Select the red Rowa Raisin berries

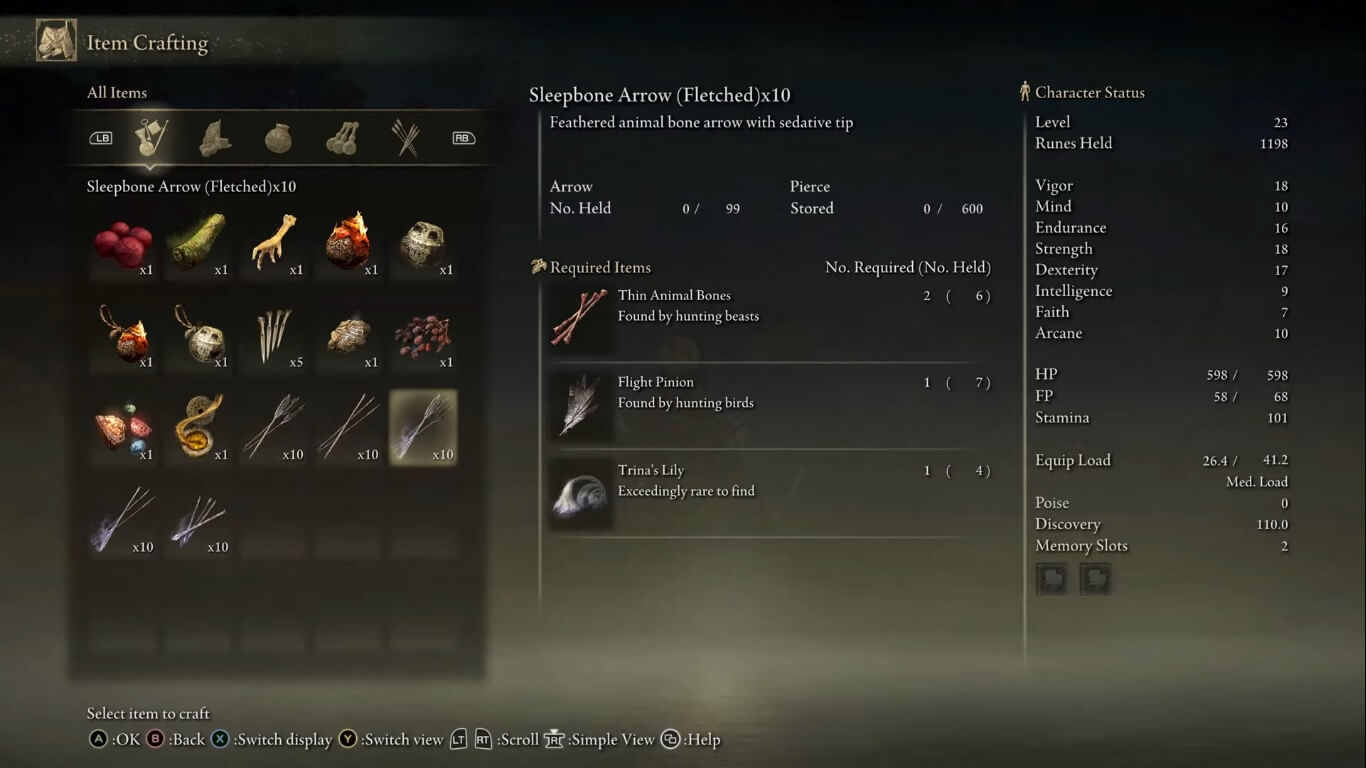click(x=122, y=244)
